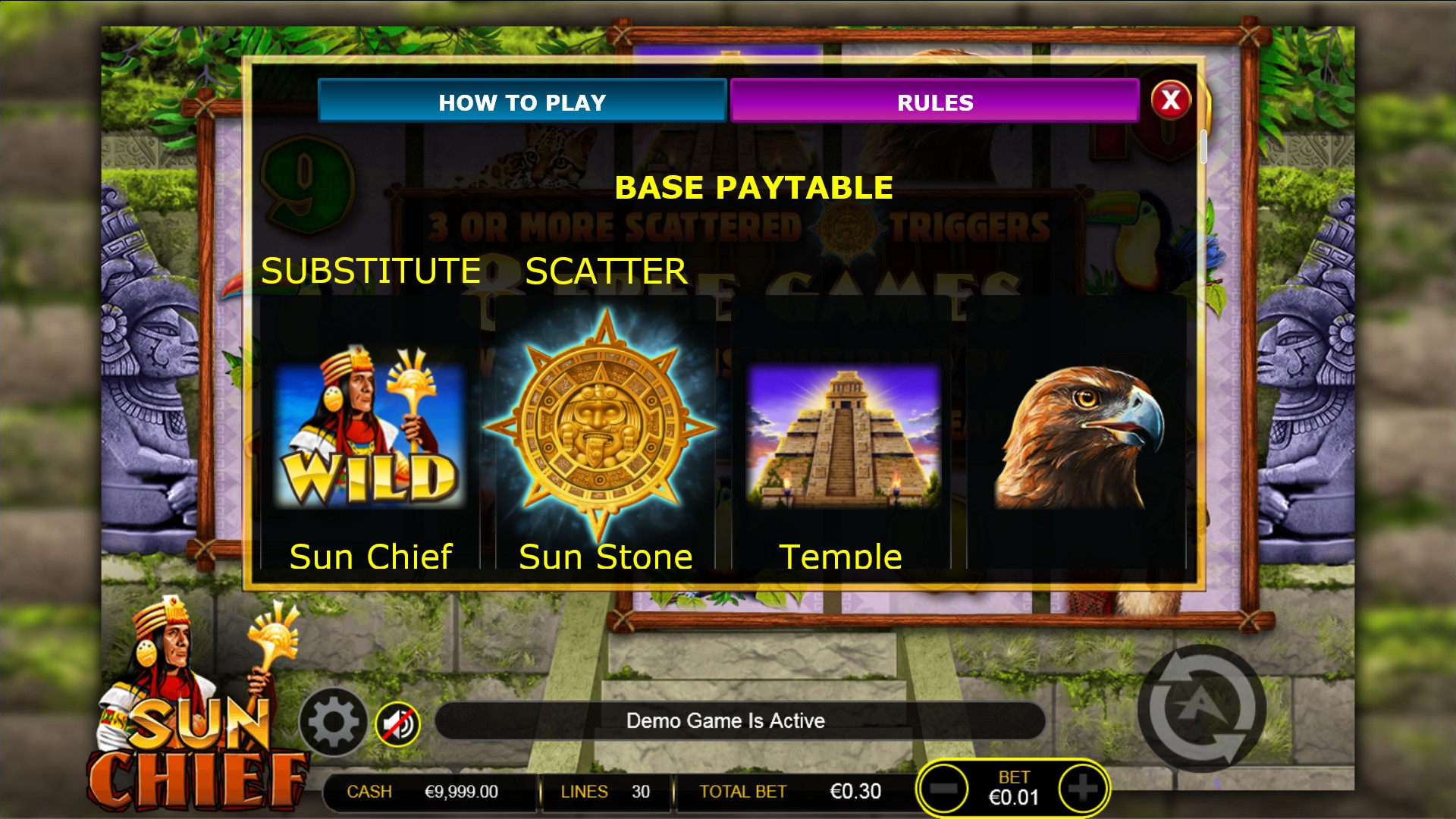Open the Rules tab
1456x819 pixels.
pyautogui.click(x=934, y=102)
